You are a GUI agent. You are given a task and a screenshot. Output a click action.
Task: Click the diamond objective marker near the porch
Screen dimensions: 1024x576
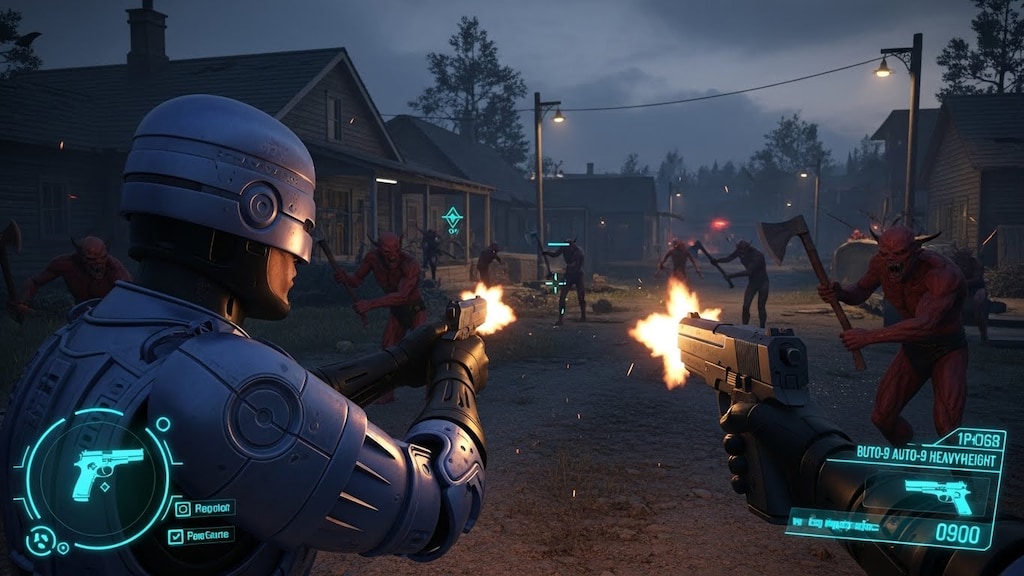(452, 217)
